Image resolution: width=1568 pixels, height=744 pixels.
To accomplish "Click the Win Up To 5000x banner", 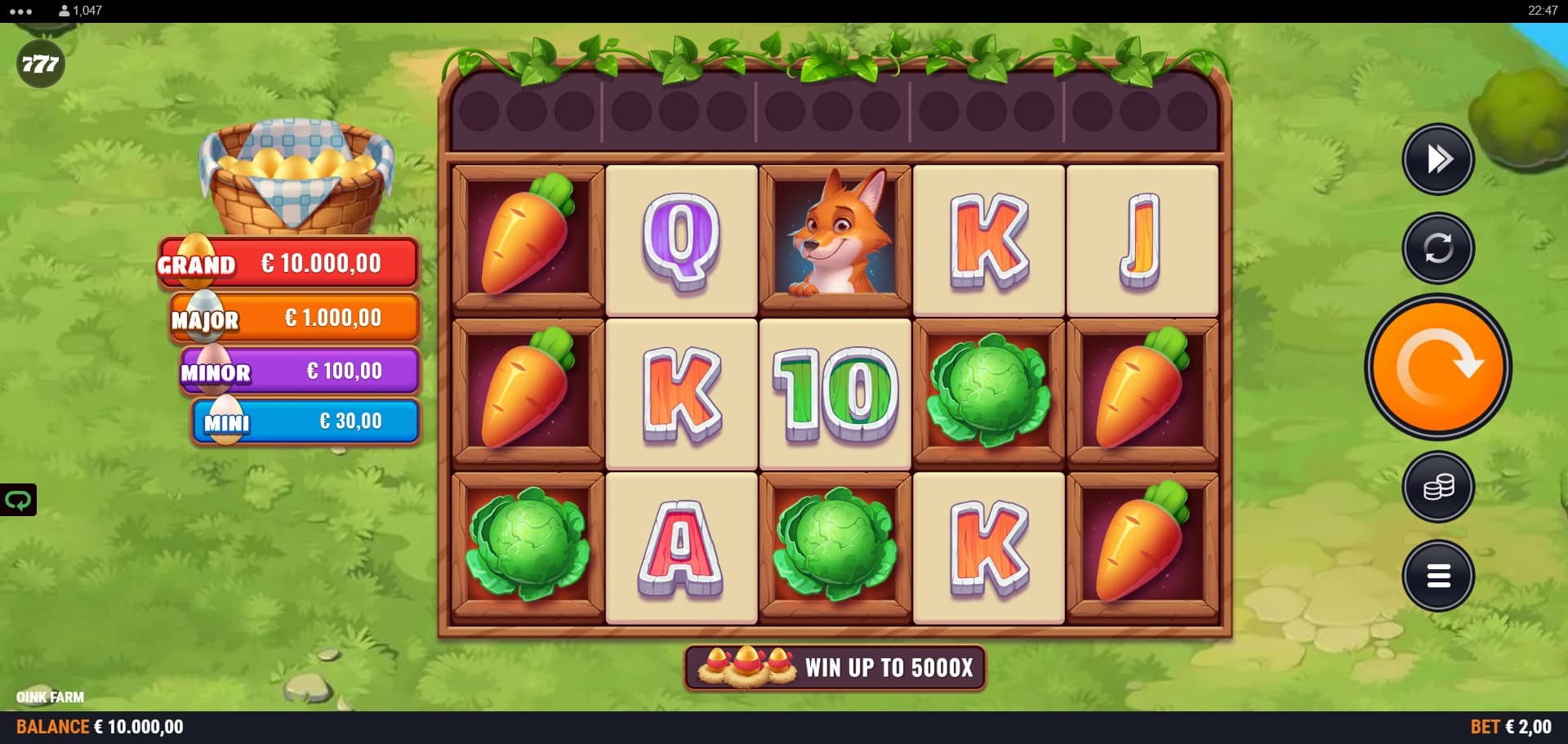I will coord(835,668).
